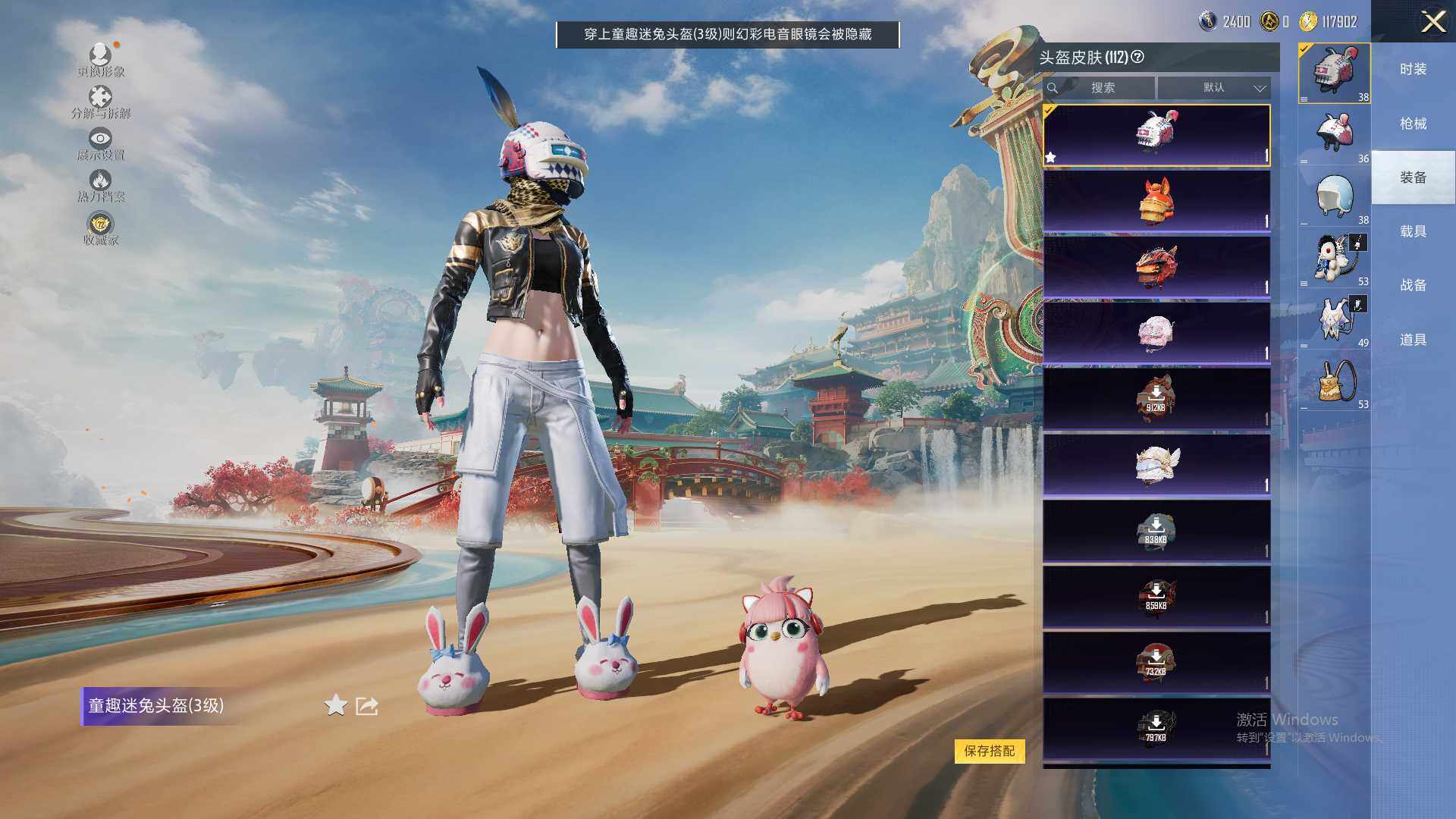Share the outfit using the share icon
The image size is (1456, 819).
pos(367,706)
